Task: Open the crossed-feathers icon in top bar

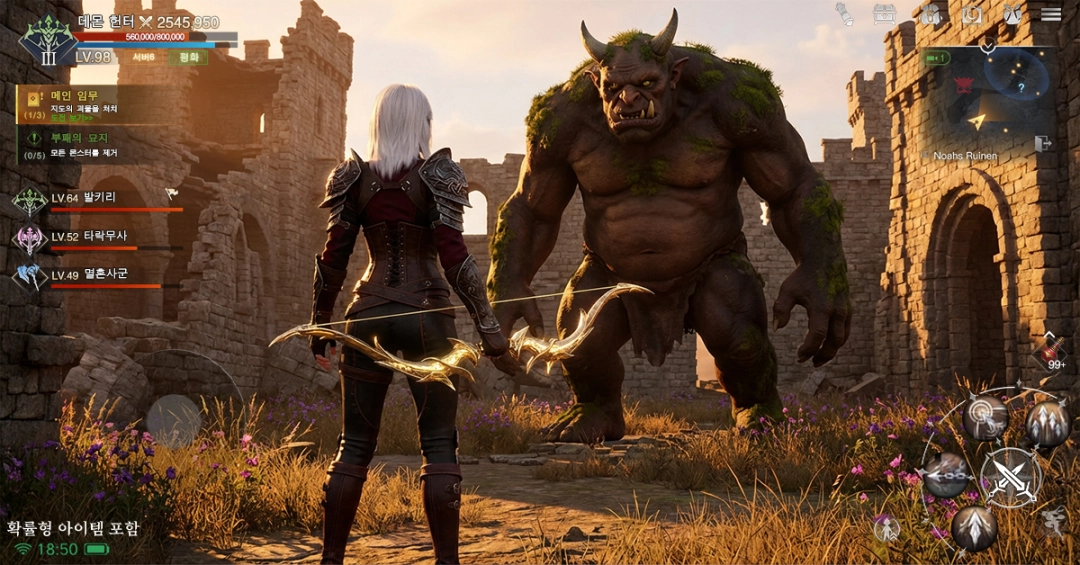Action: point(1012,14)
